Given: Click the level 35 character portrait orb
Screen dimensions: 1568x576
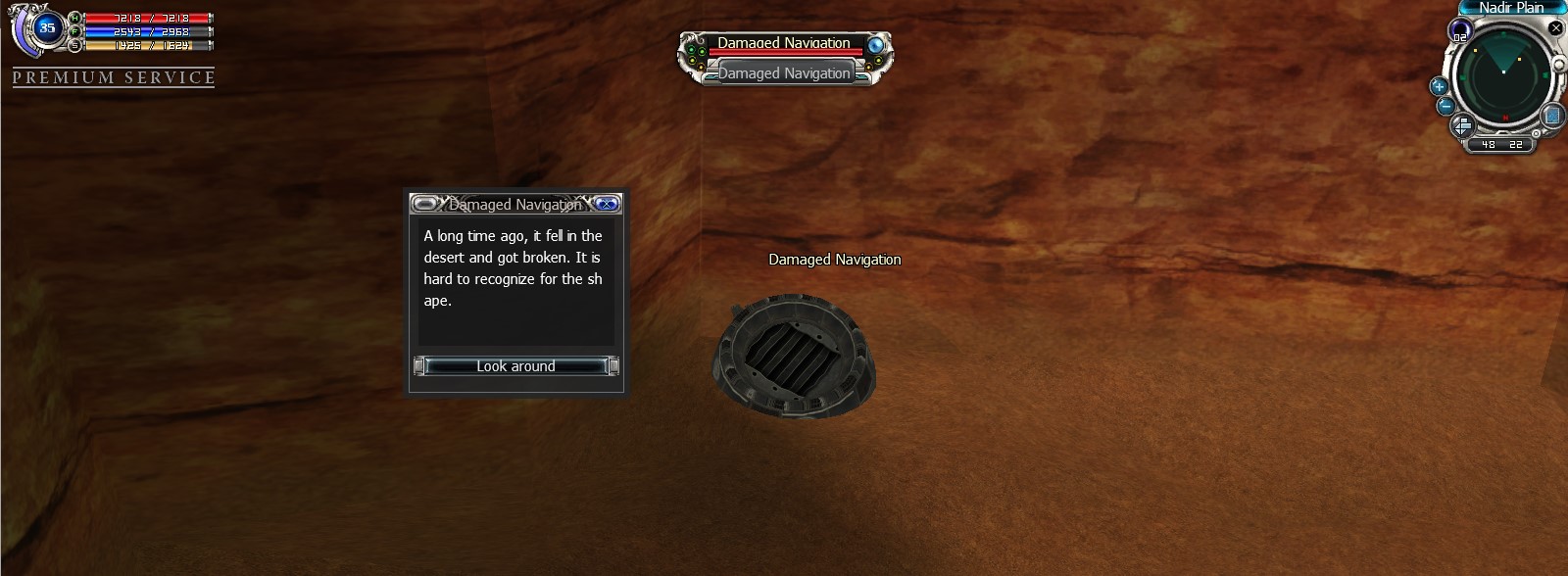Looking at the screenshot, I should tap(47, 28).
